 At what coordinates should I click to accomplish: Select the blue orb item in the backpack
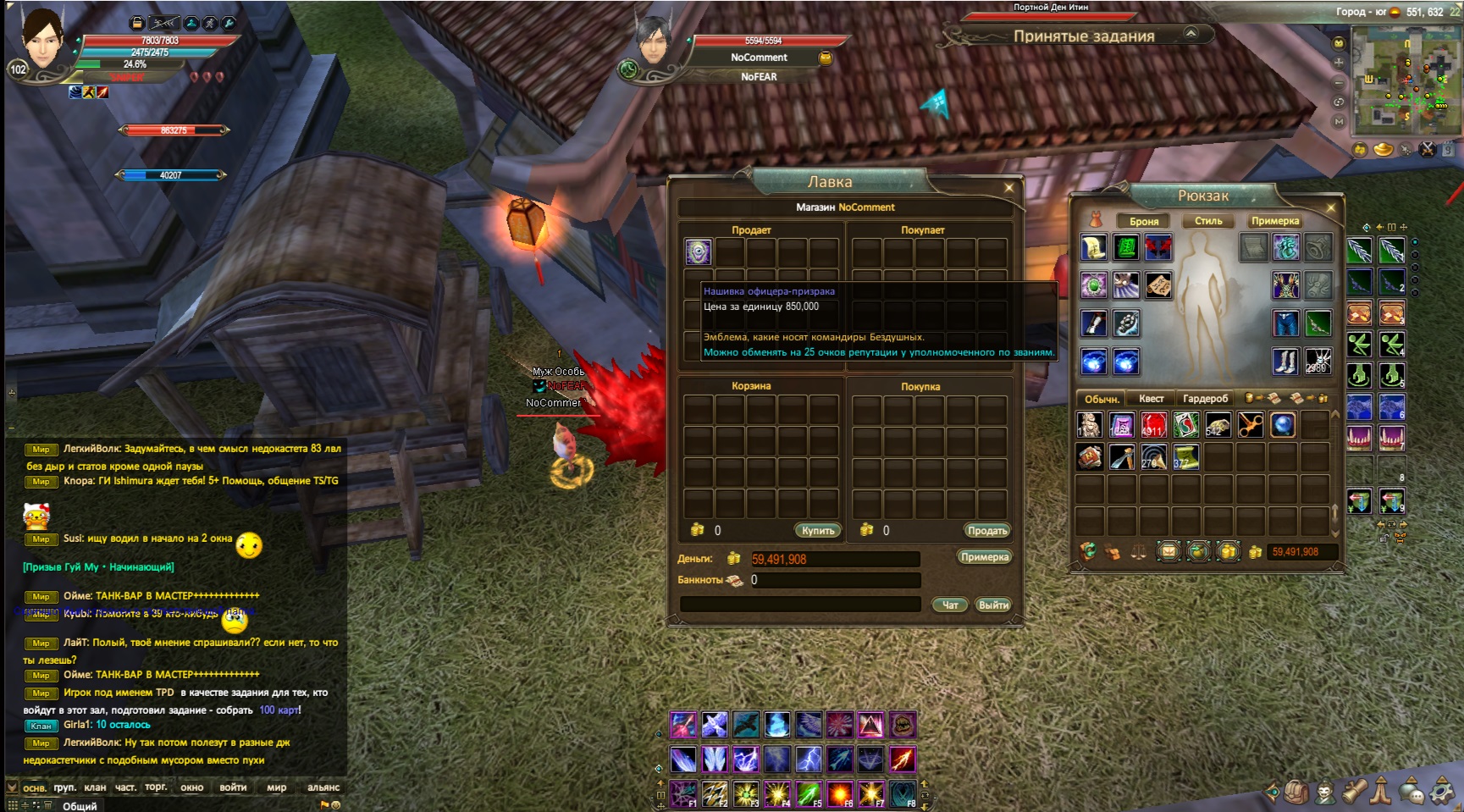pos(1282,424)
